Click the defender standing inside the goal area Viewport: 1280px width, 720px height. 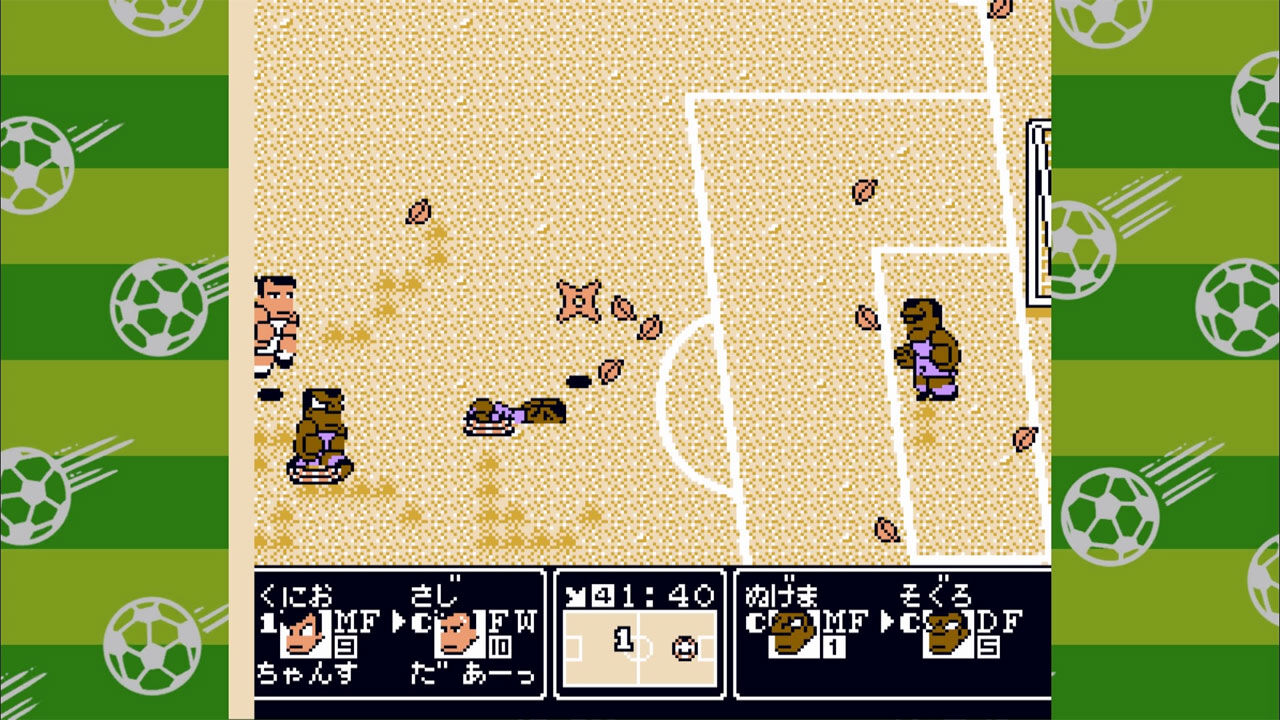[x=930, y=350]
